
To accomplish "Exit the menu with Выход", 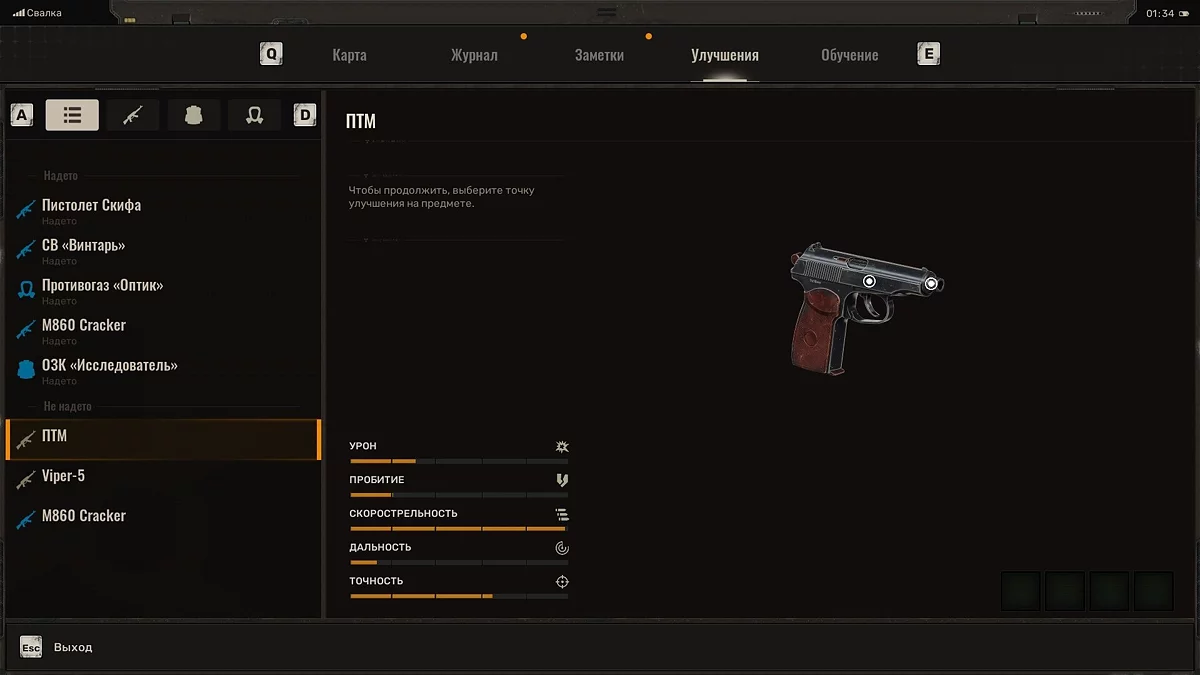I will point(72,648).
